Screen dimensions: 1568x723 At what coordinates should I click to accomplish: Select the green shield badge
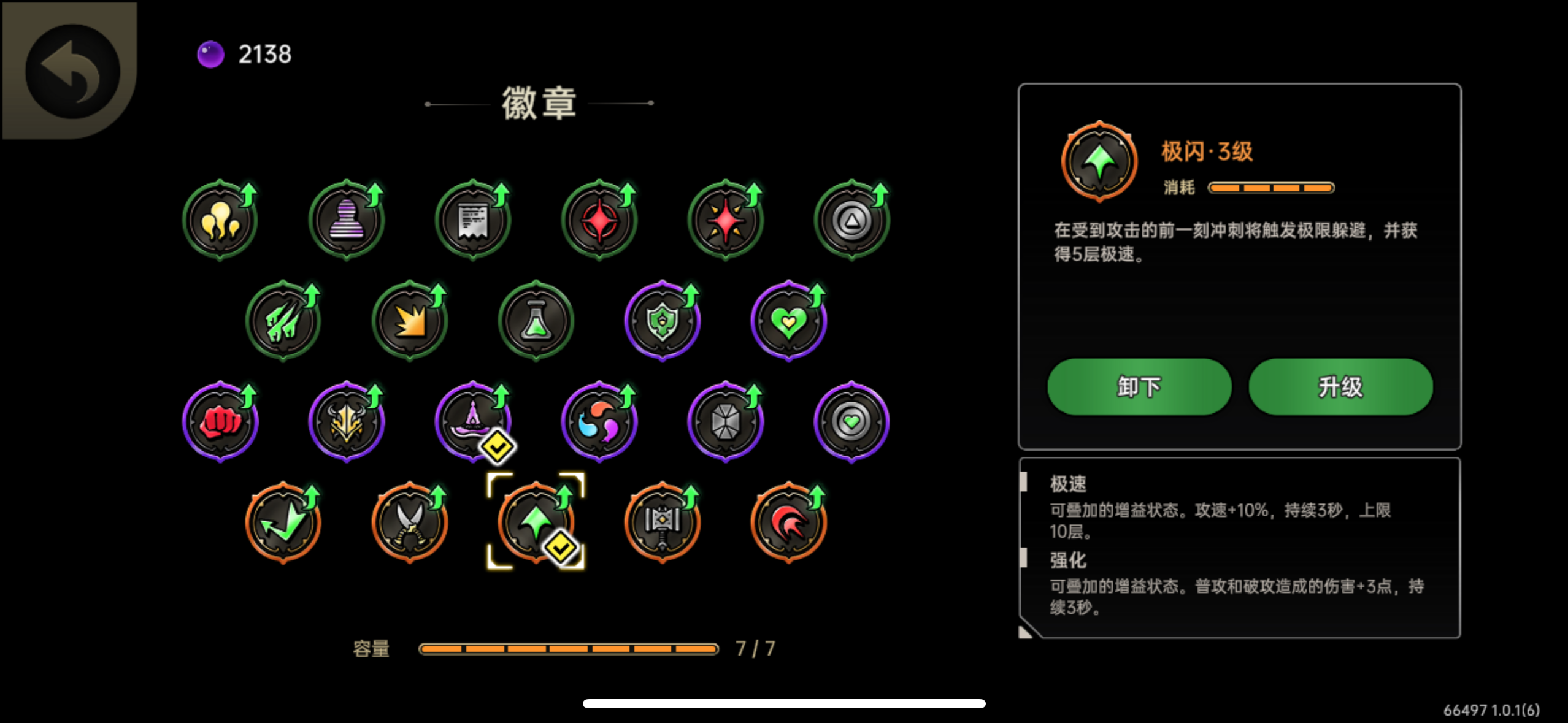pos(663,320)
